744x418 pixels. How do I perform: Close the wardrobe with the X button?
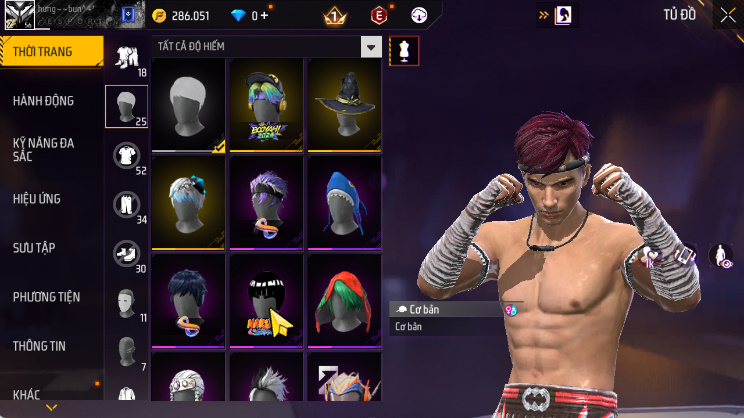(727, 15)
